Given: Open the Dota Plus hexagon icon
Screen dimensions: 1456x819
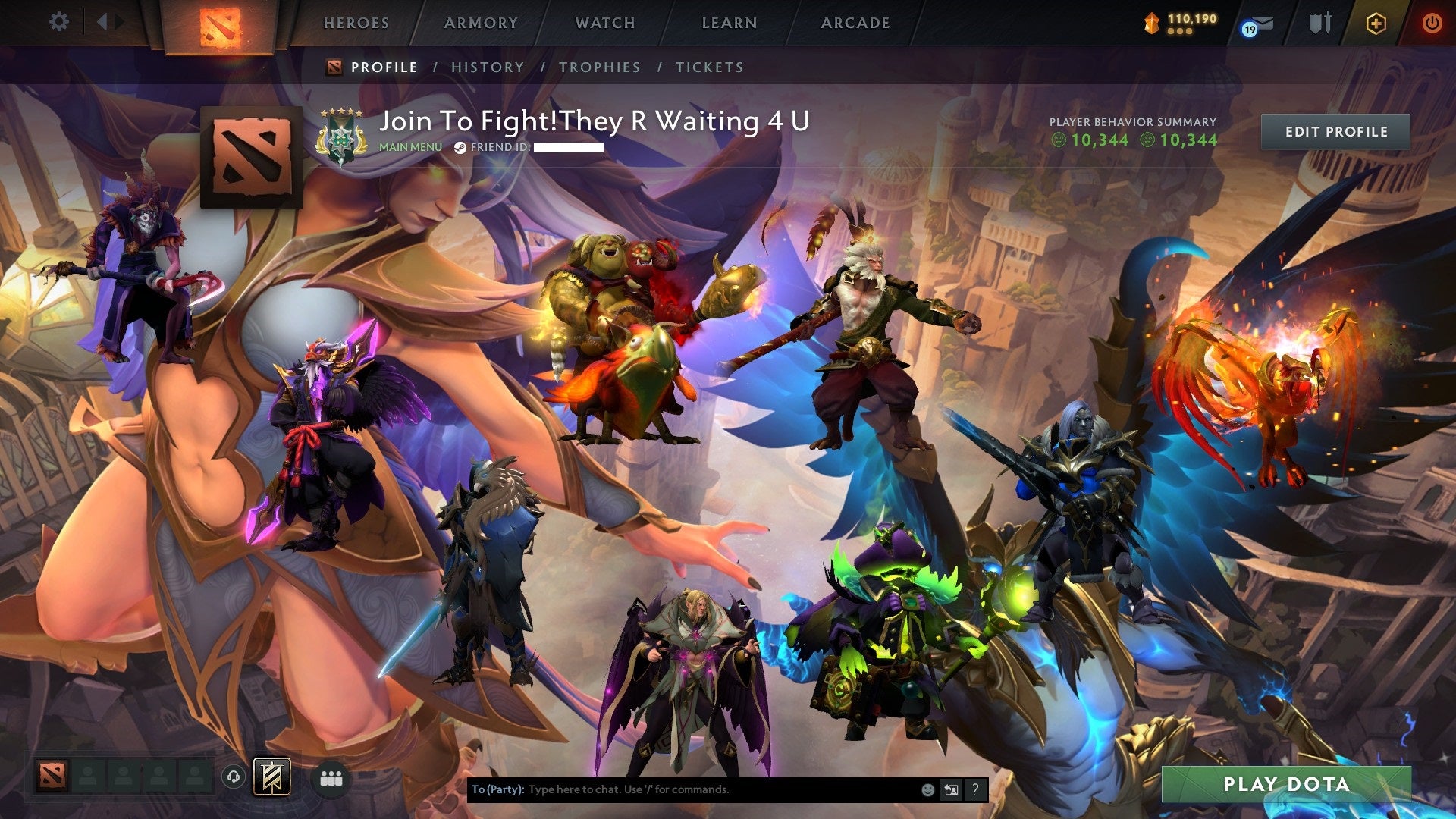Looking at the screenshot, I should 1374,23.
